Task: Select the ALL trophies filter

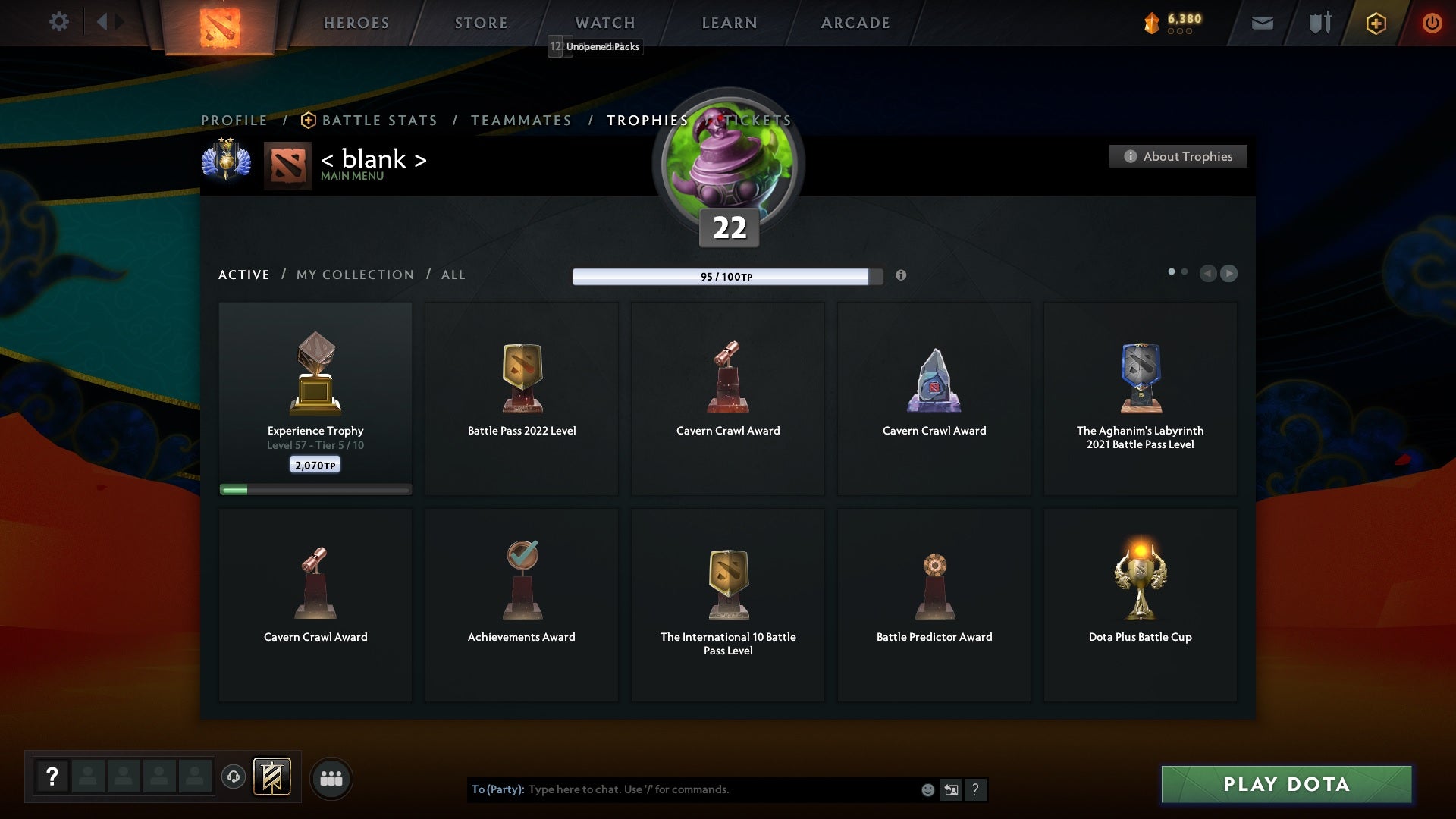Action: pyautogui.click(x=453, y=275)
